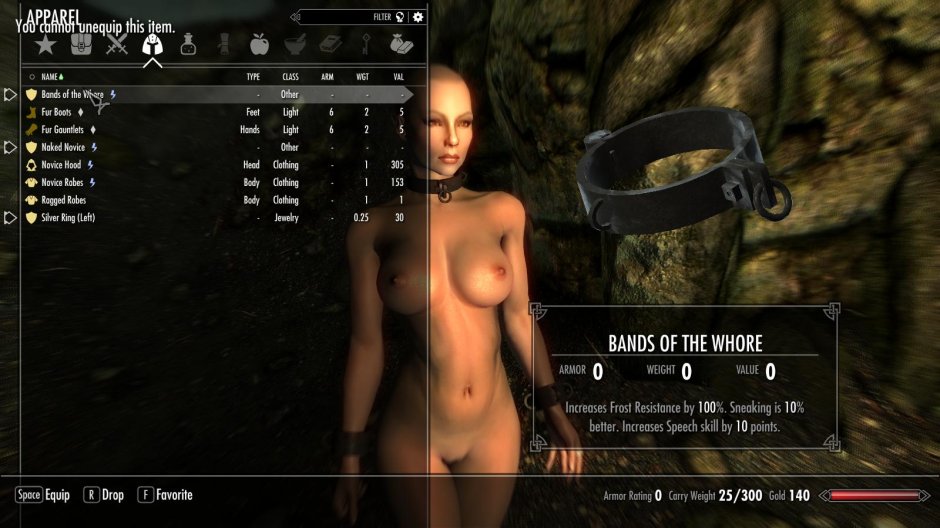Switch to the Weapons crossed-swords category

(x=117, y=45)
